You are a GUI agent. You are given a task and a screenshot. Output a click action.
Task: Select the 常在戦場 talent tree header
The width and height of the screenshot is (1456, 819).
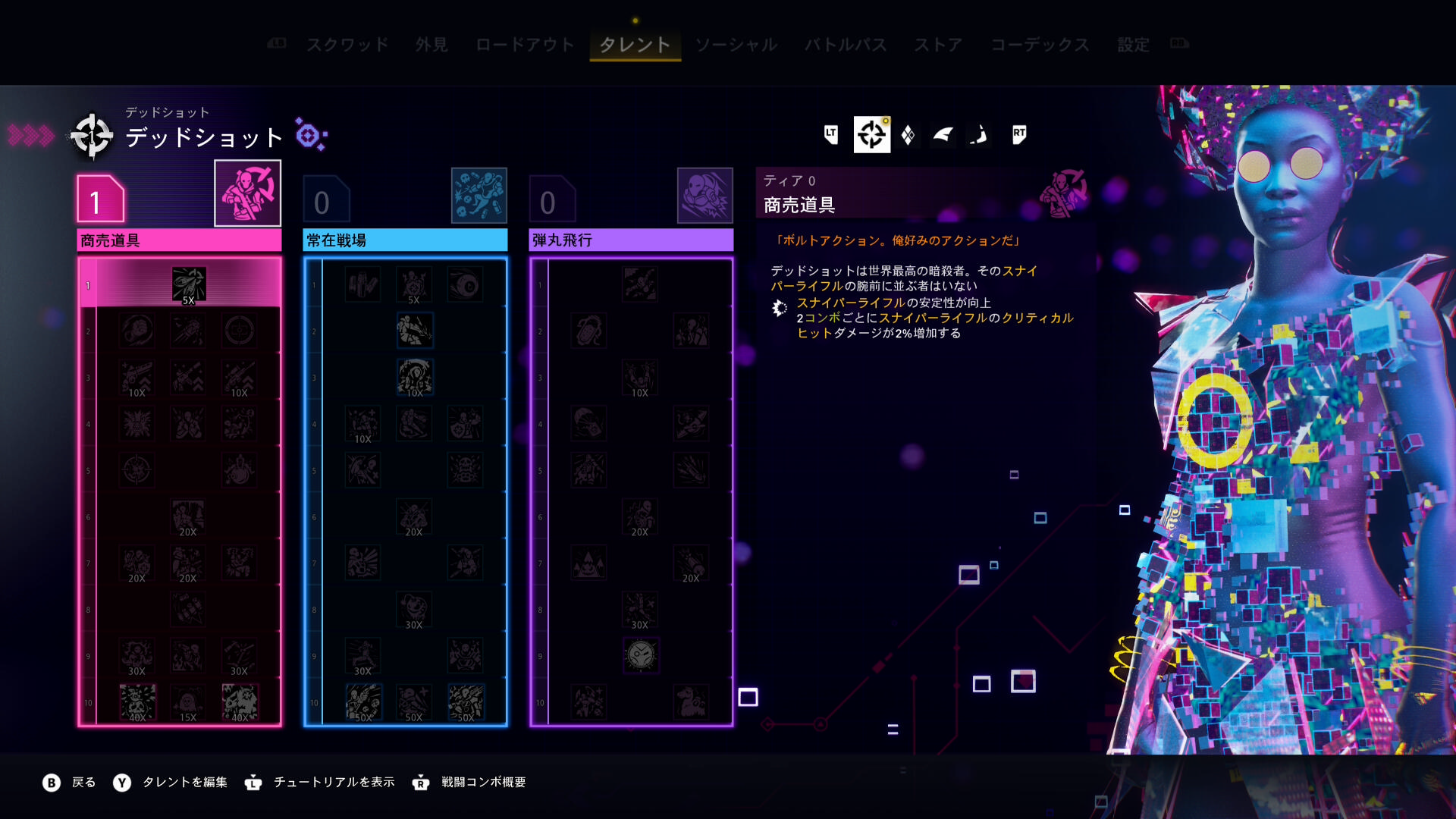tap(405, 240)
